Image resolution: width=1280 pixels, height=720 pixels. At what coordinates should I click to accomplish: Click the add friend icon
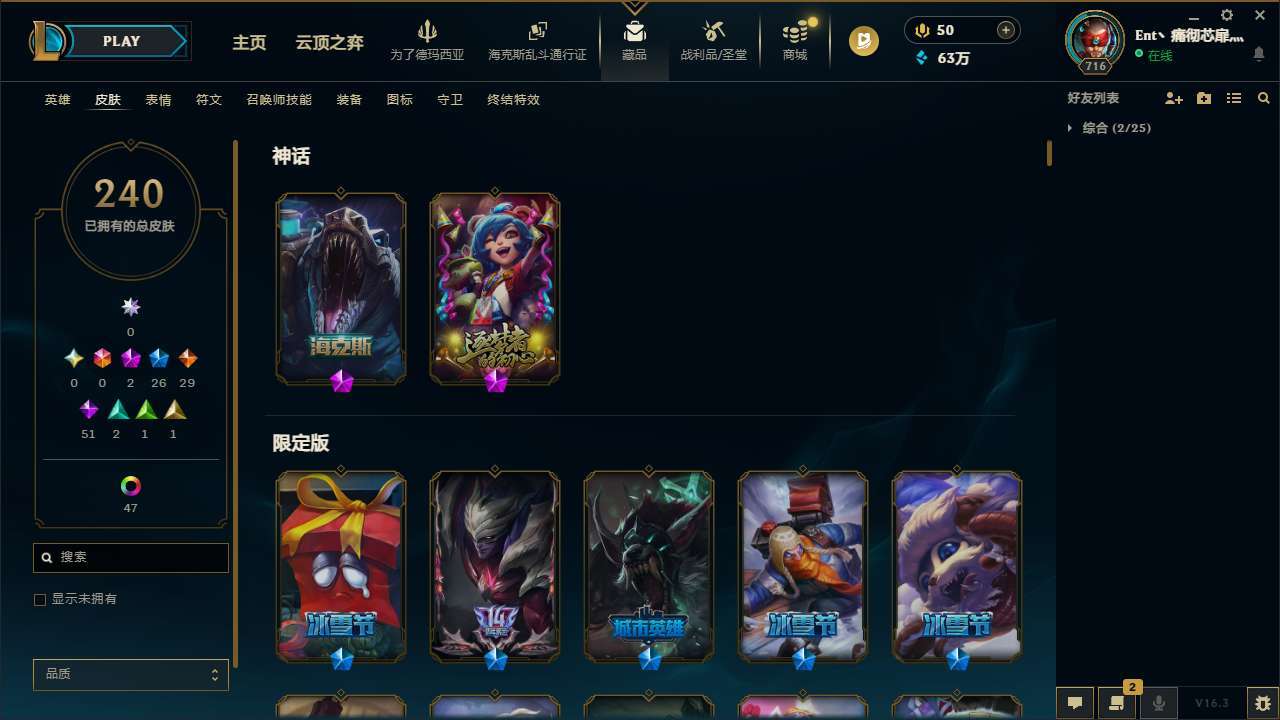[x=1173, y=98]
